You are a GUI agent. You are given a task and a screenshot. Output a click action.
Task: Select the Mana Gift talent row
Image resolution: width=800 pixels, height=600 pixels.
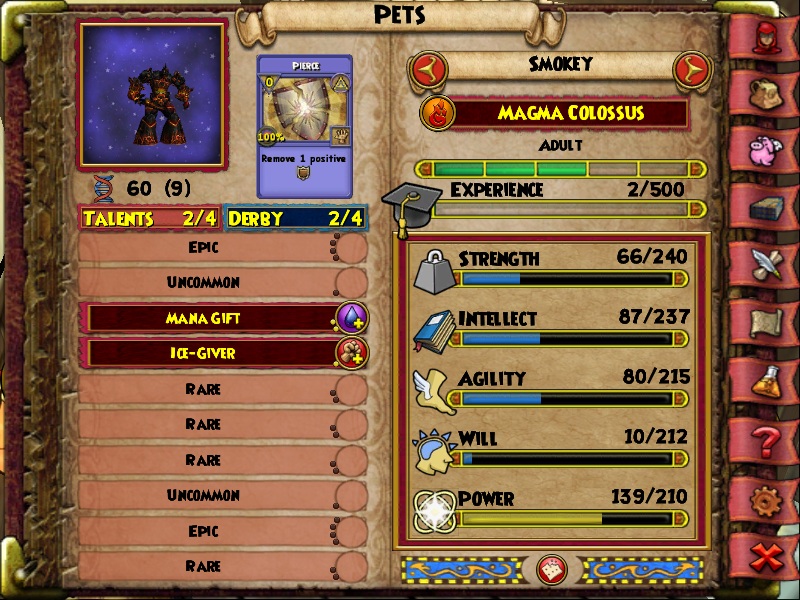click(x=212, y=318)
